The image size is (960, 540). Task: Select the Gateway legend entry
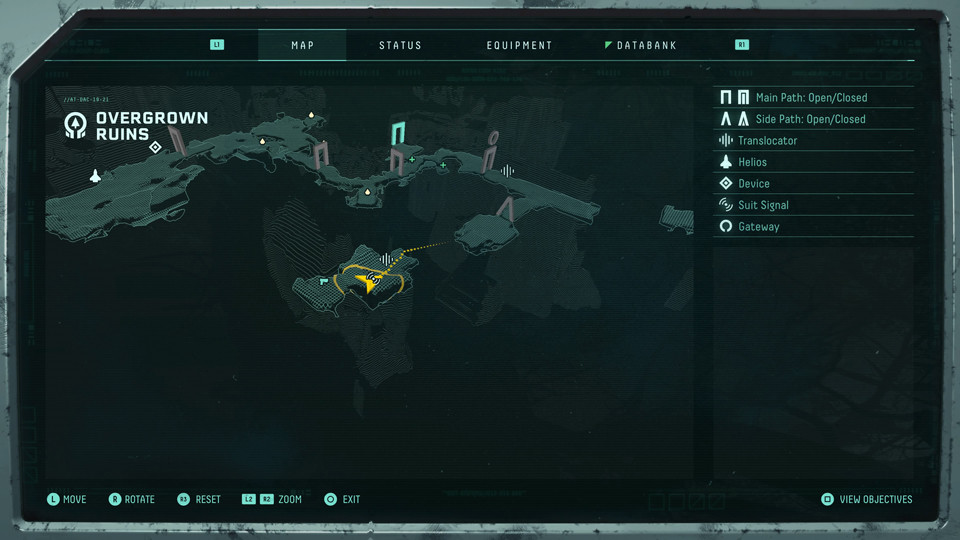pyautogui.click(x=758, y=227)
